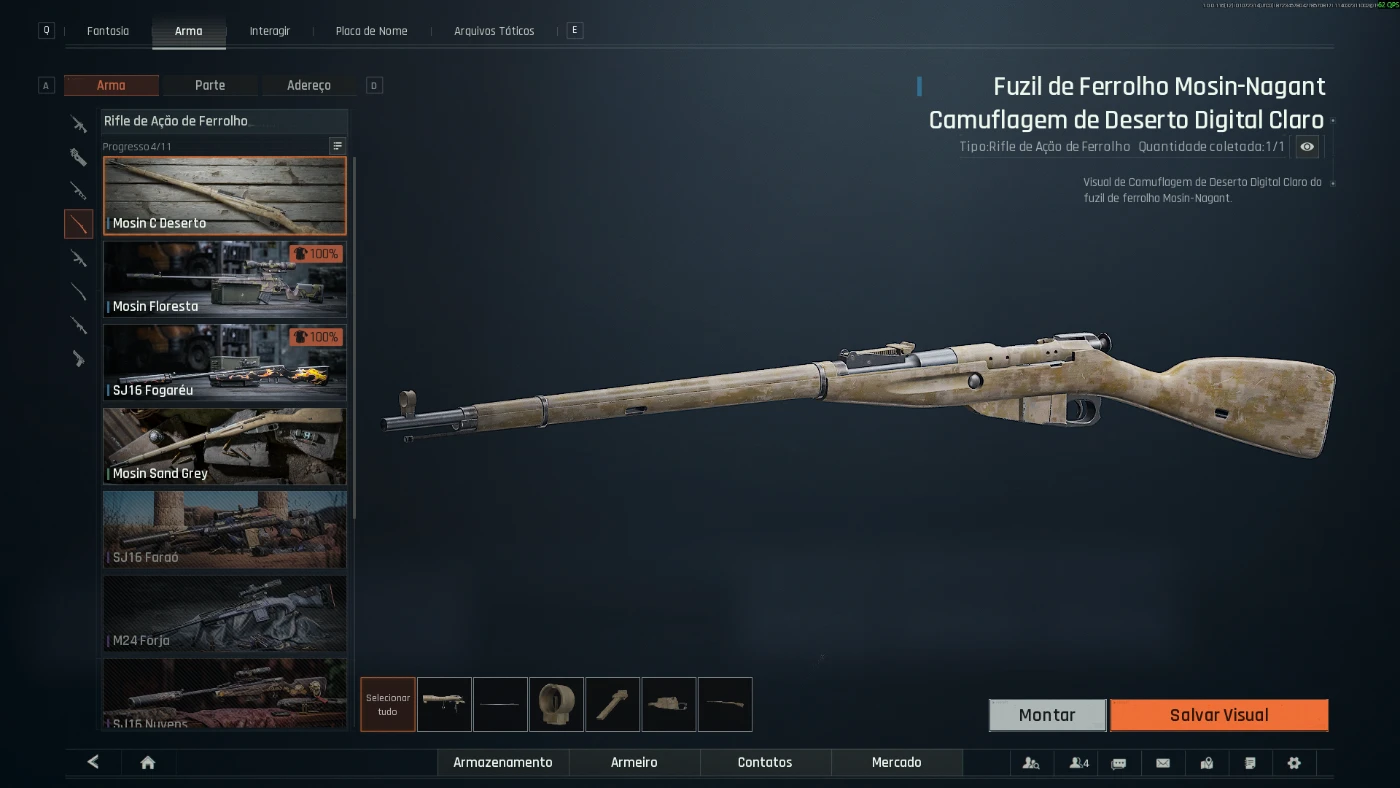The width and height of the screenshot is (1400, 788).
Task: Select the locked SJ16 Faraó skin
Action: (225, 529)
